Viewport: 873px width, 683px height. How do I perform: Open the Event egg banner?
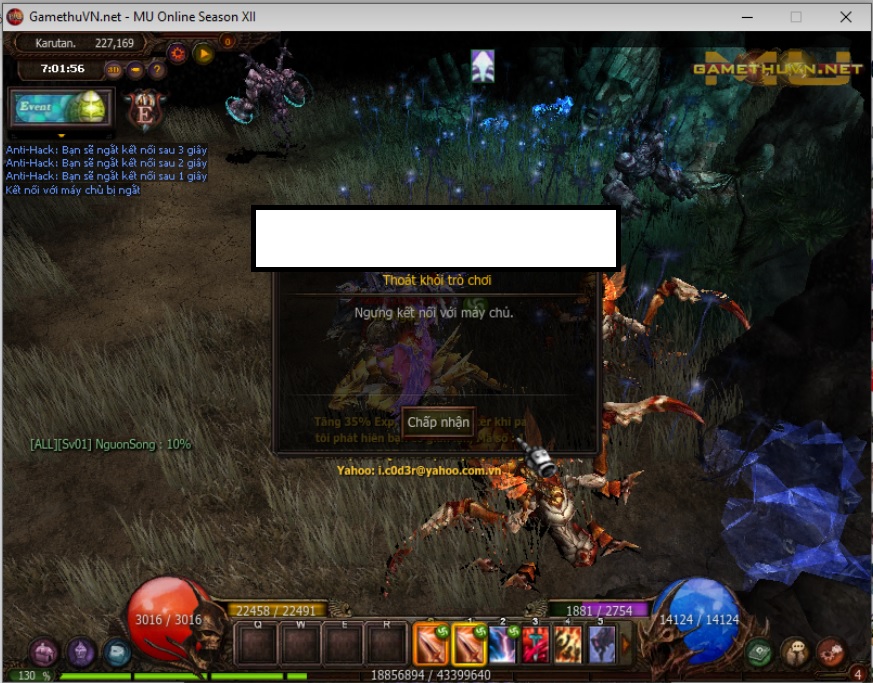[x=62, y=107]
